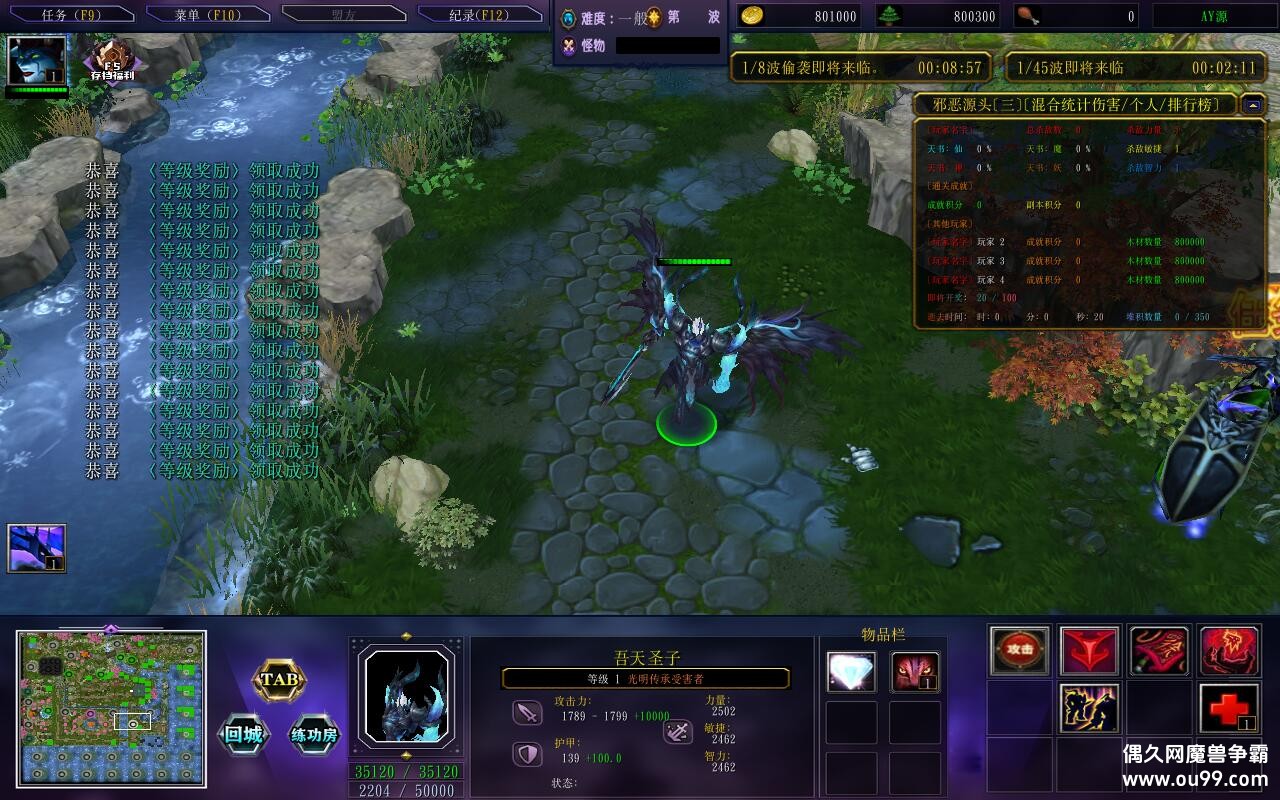Open the 任务 (F9) quests menu
The image size is (1280, 800).
coord(68,14)
